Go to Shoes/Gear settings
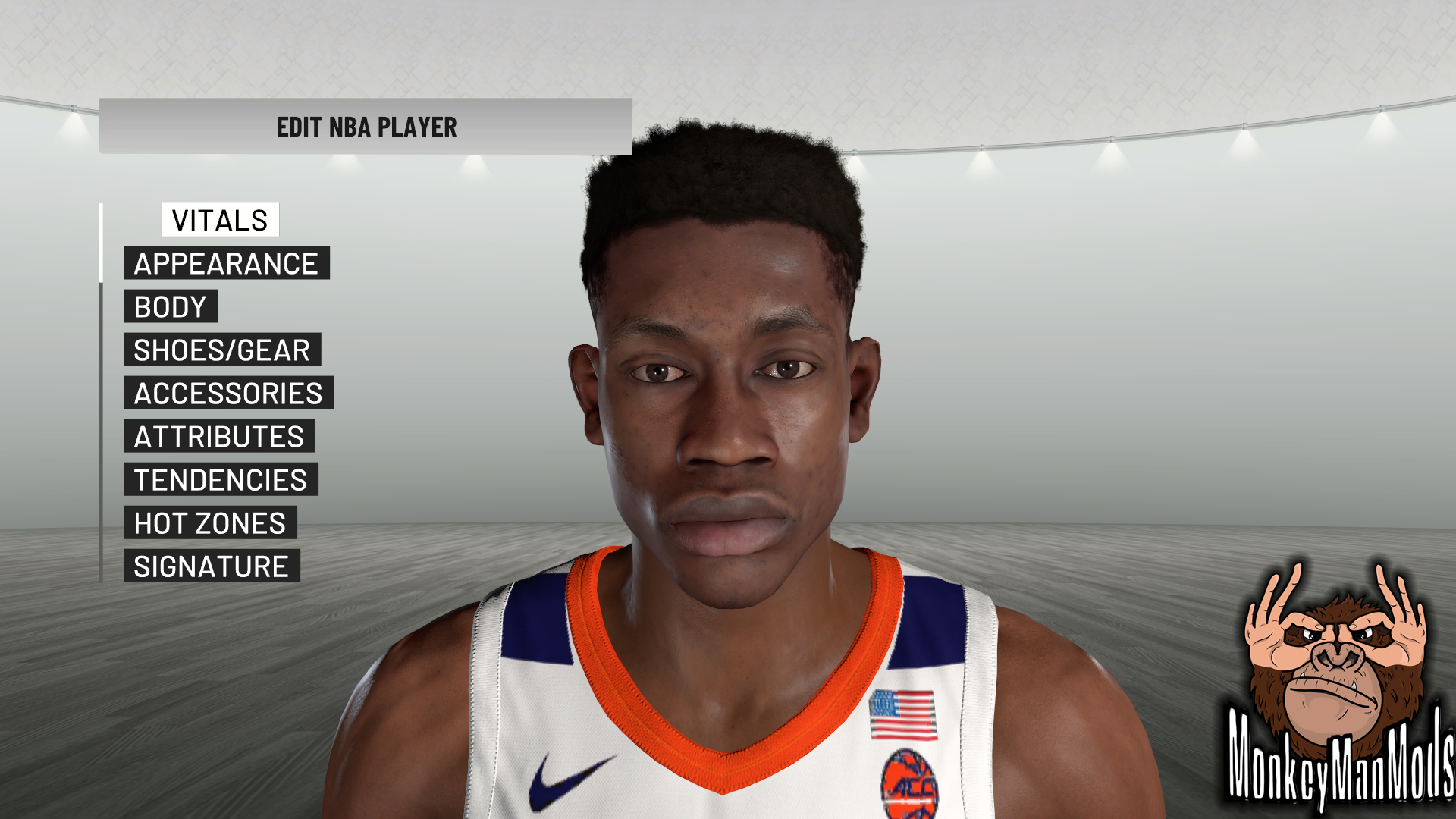This screenshot has width=1456, height=819. pyautogui.click(x=222, y=350)
